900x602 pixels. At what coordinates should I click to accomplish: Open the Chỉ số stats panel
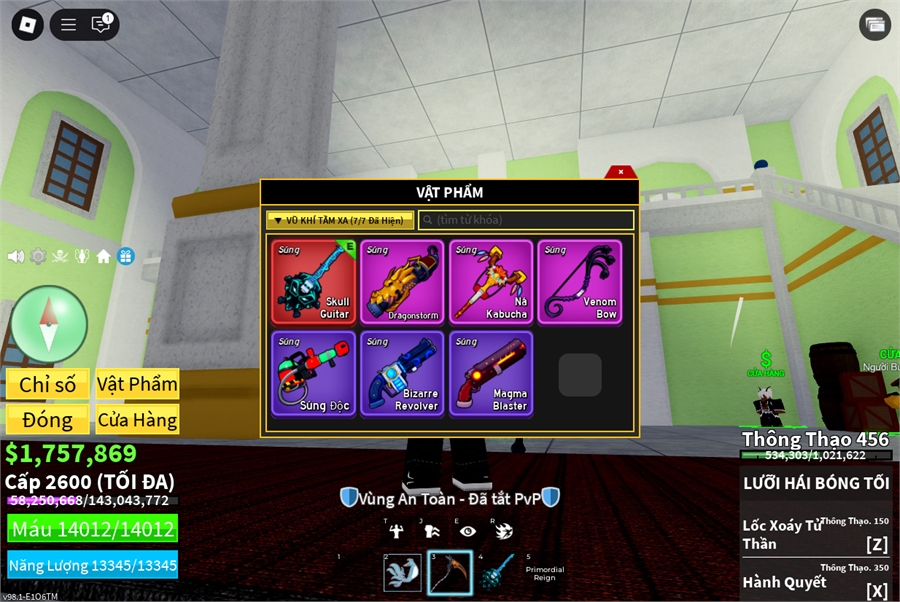47,384
